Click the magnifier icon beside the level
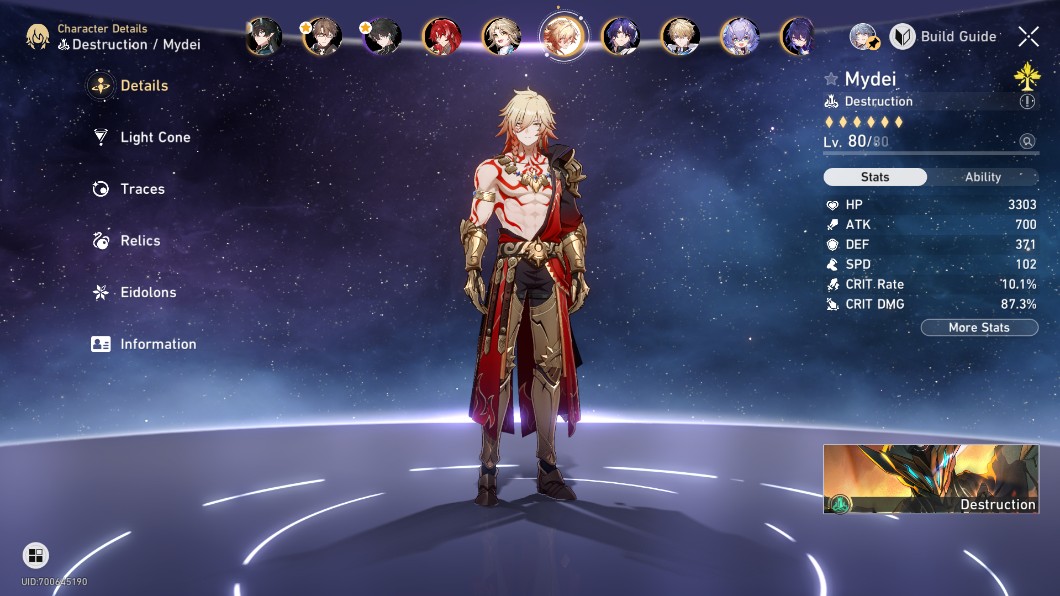1060x596 pixels. click(x=1027, y=142)
